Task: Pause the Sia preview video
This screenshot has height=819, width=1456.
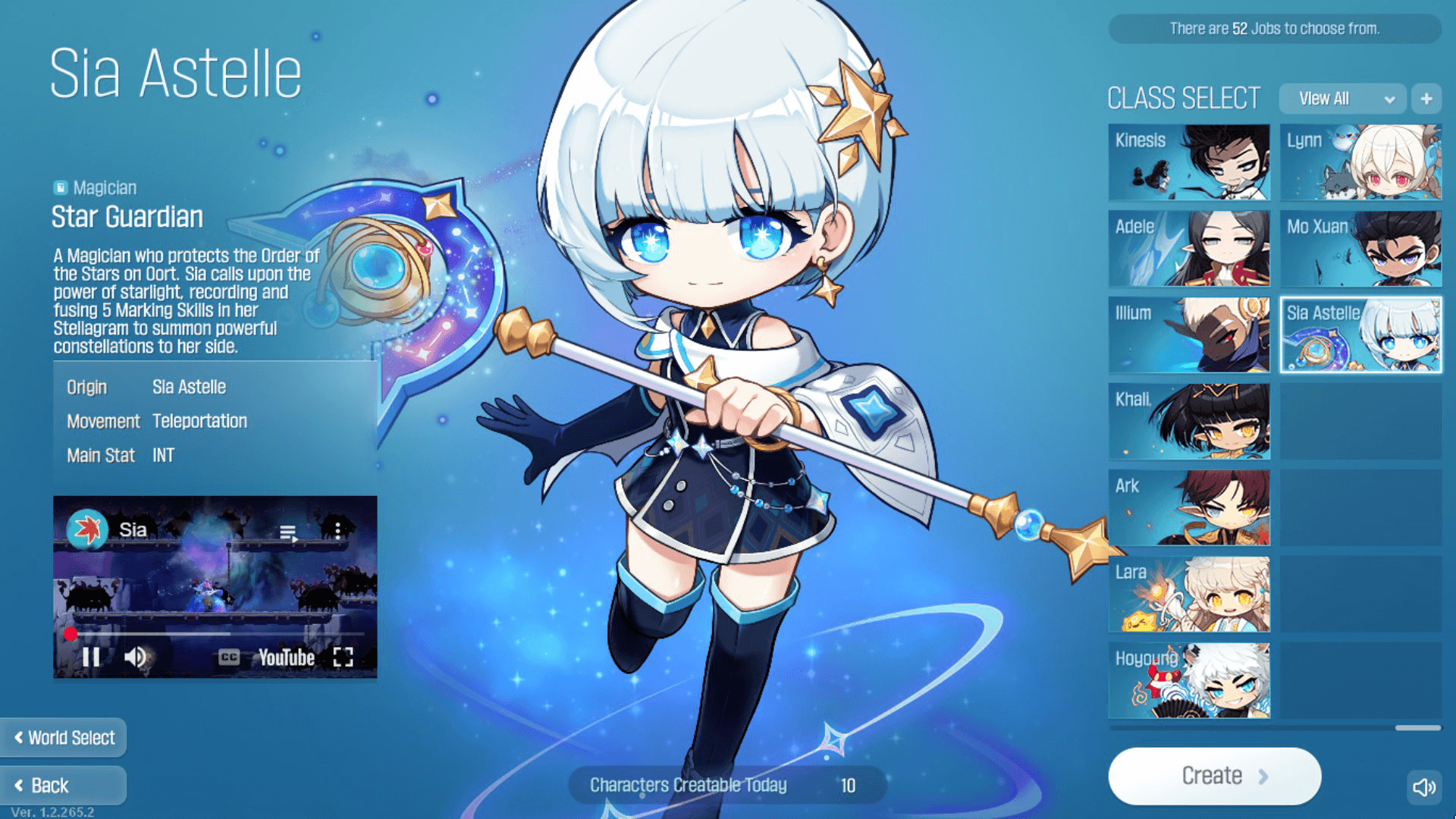Action: (x=91, y=657)
